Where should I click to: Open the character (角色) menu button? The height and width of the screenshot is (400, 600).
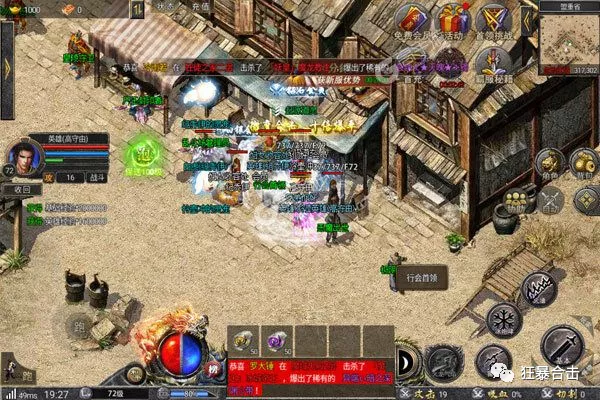548,165
